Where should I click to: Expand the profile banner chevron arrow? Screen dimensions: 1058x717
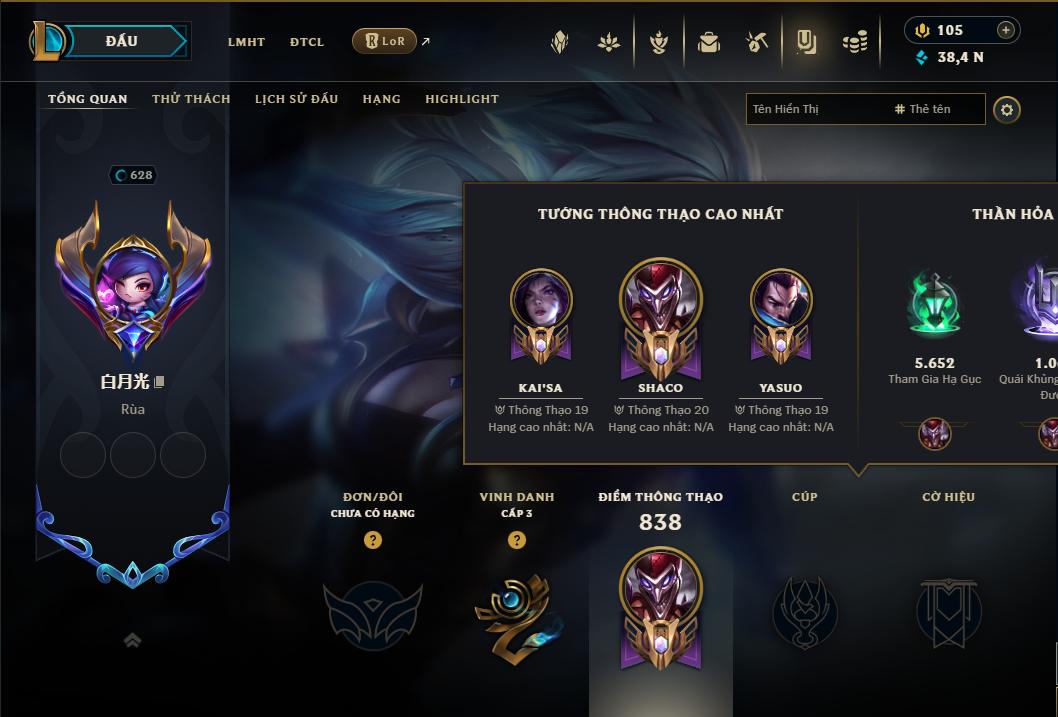pos(132,640)
